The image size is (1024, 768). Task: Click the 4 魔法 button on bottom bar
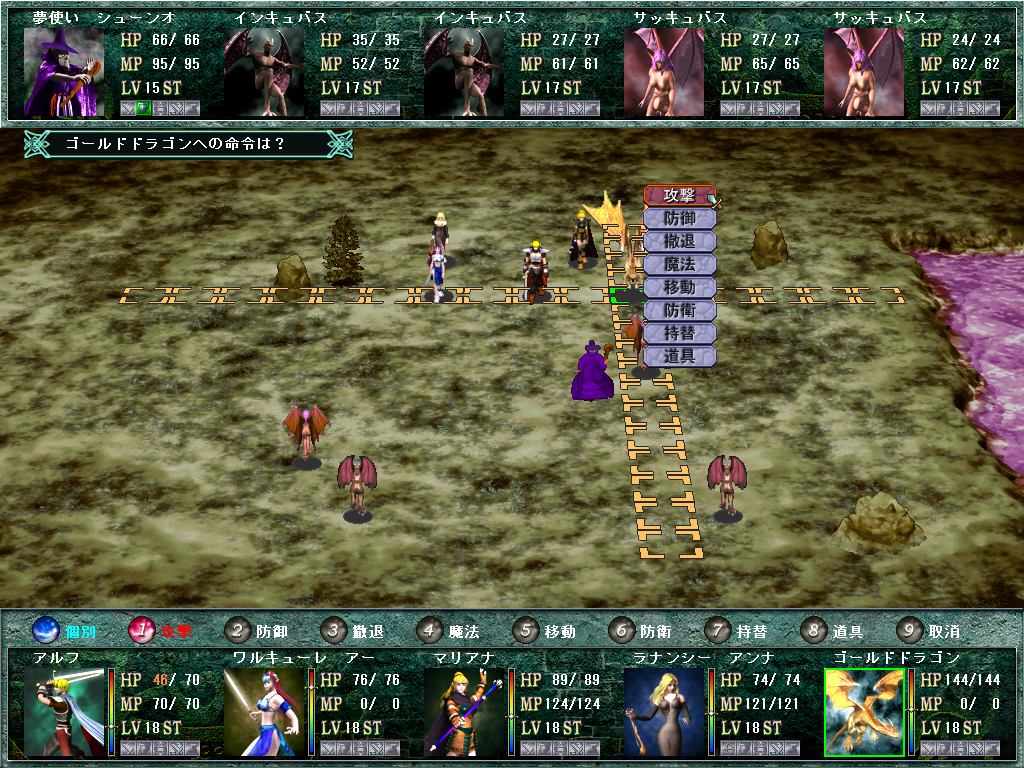(x=430, y=630)
